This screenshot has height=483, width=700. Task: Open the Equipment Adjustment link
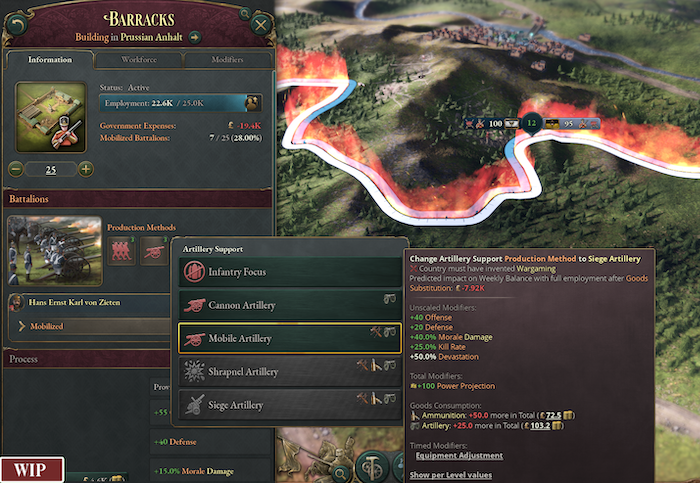(x=460, y=456)
